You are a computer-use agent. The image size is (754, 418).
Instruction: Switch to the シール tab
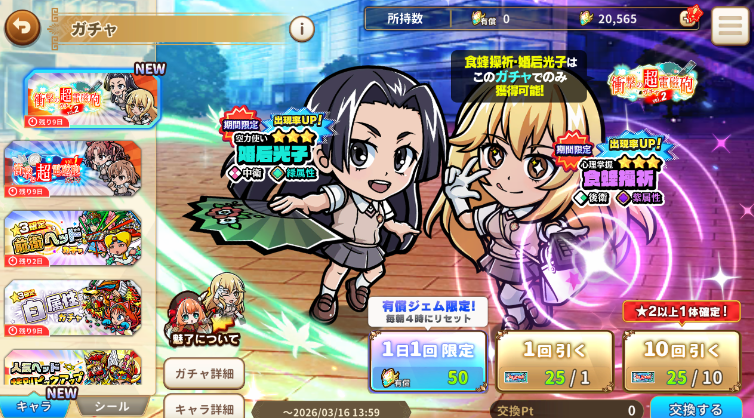(110, 407)
